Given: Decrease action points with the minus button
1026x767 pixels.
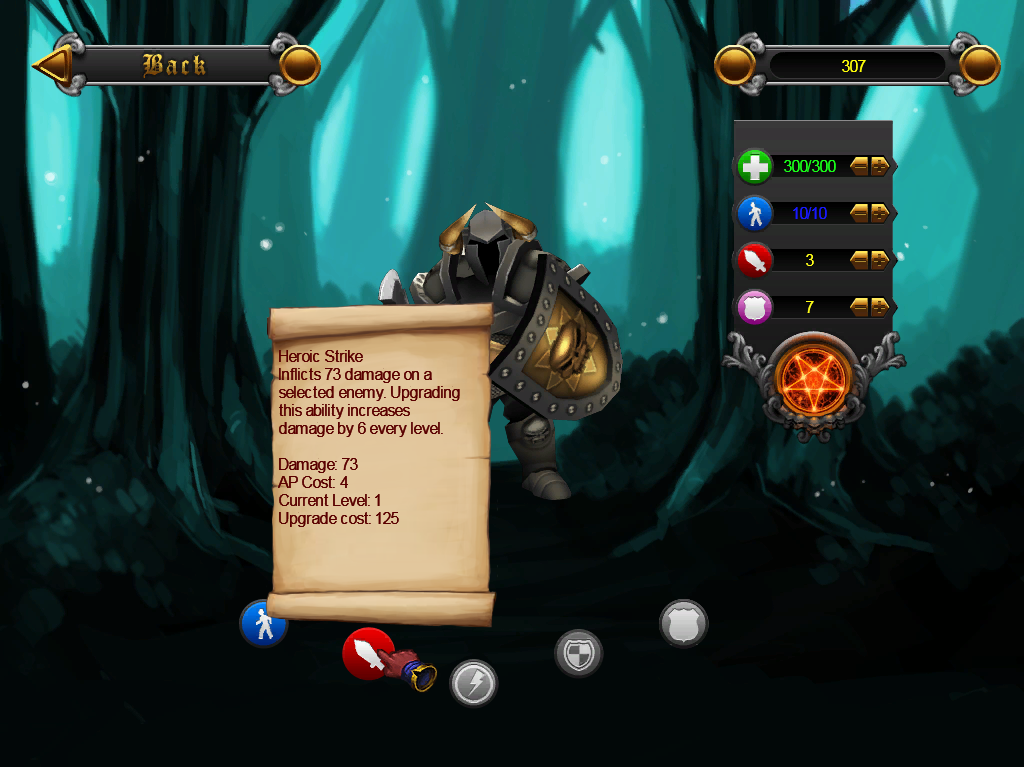Looking at the screenshot, I should [860, 213].
